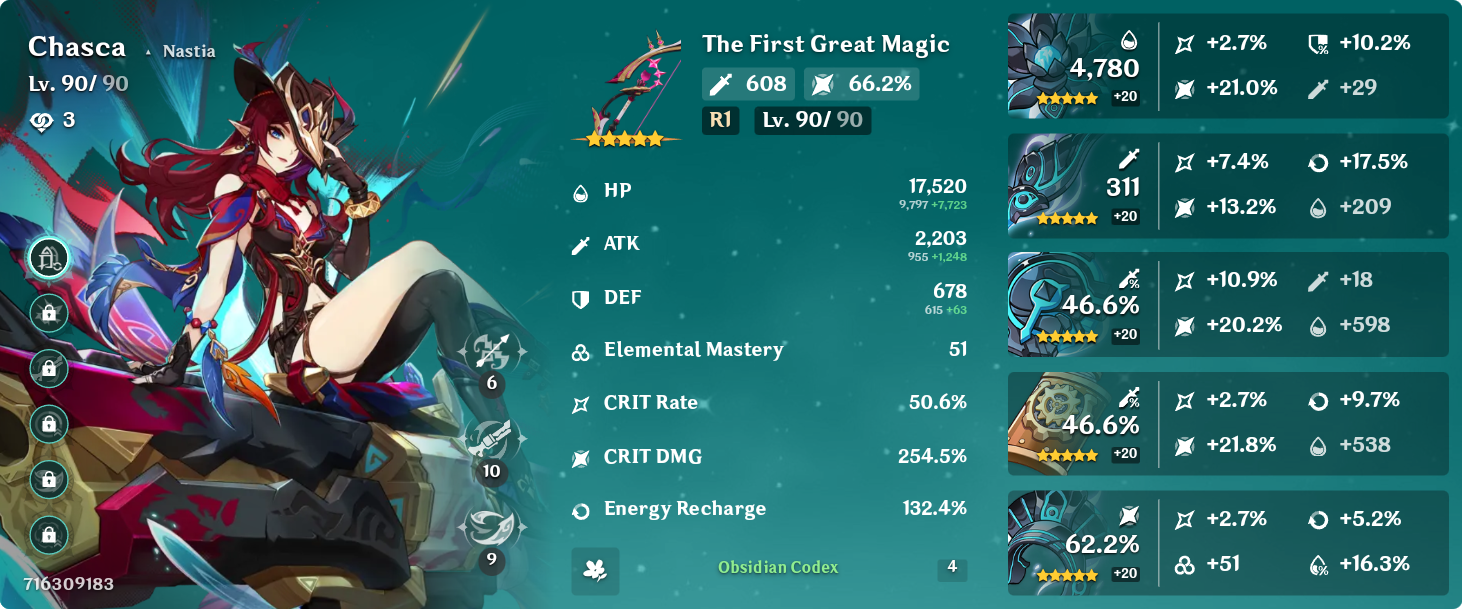1462x609 pixels.
Task: Select The First Great Magic bow icon
Action: tap(628, 88)
